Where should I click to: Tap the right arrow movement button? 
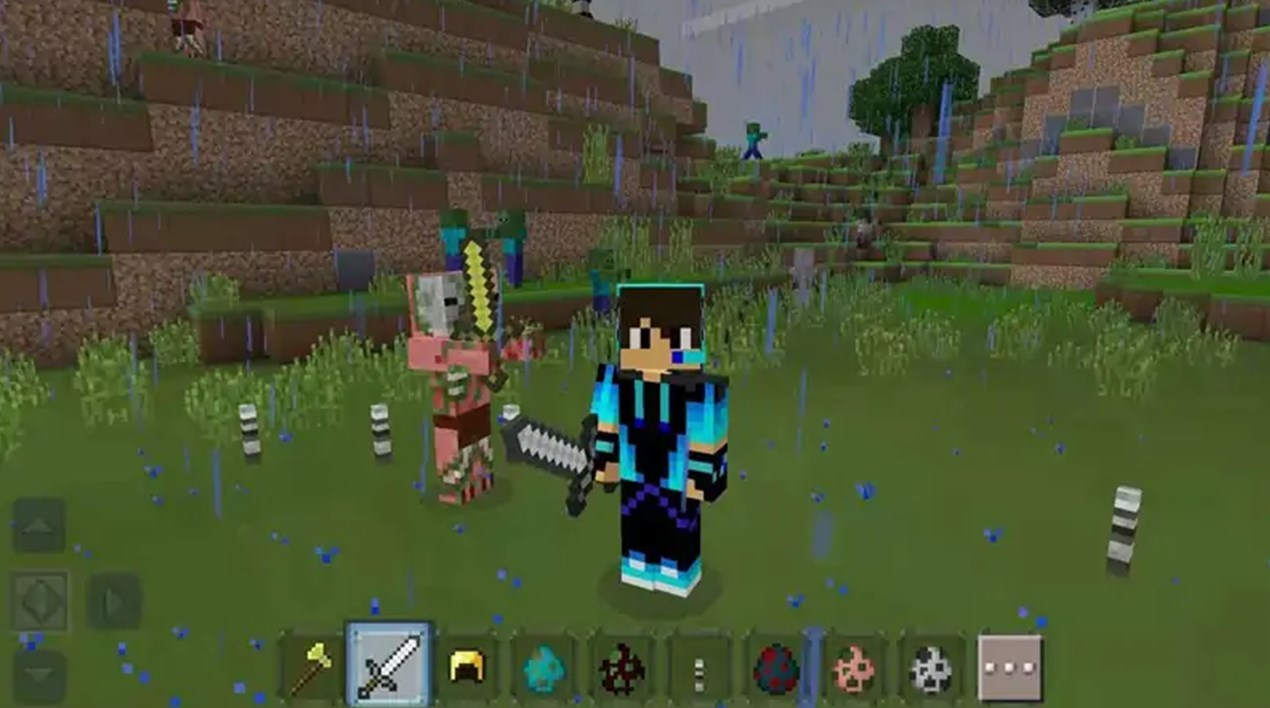pos(113,601)
